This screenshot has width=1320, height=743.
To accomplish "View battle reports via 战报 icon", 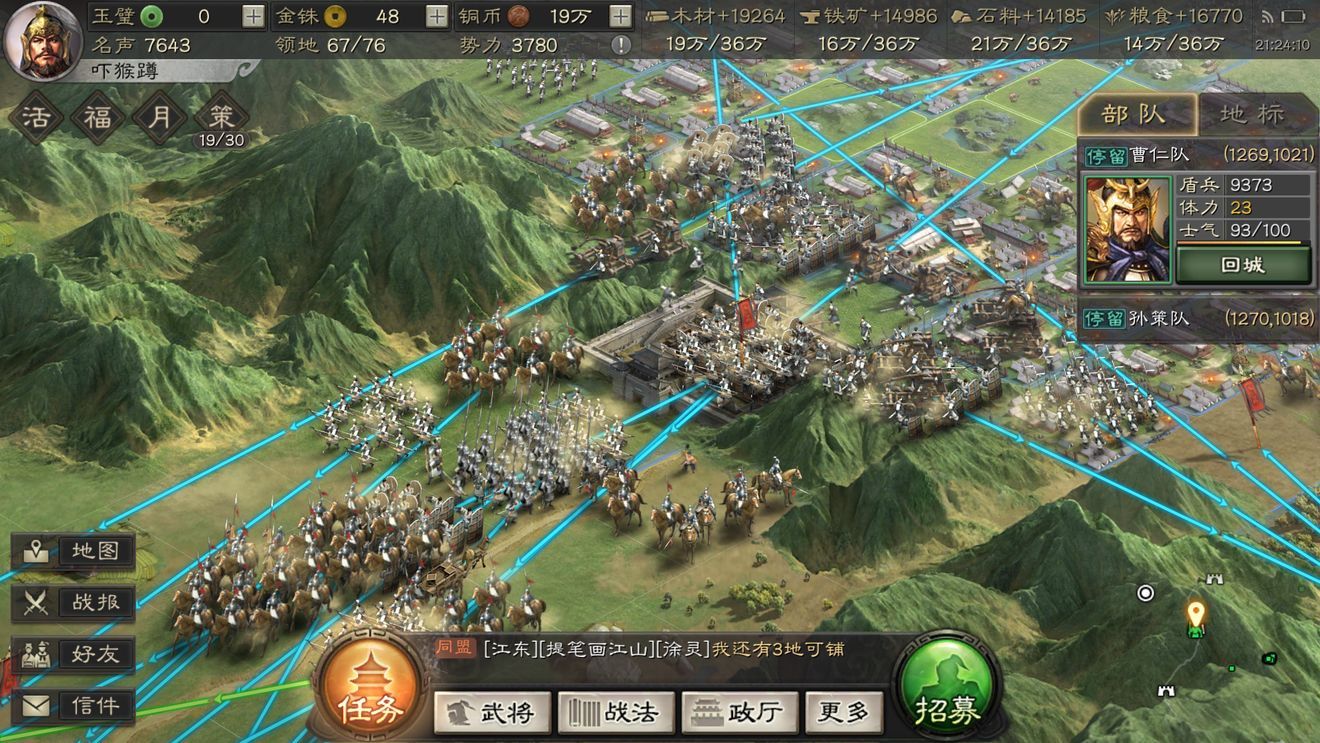I will tap(72, 602).
